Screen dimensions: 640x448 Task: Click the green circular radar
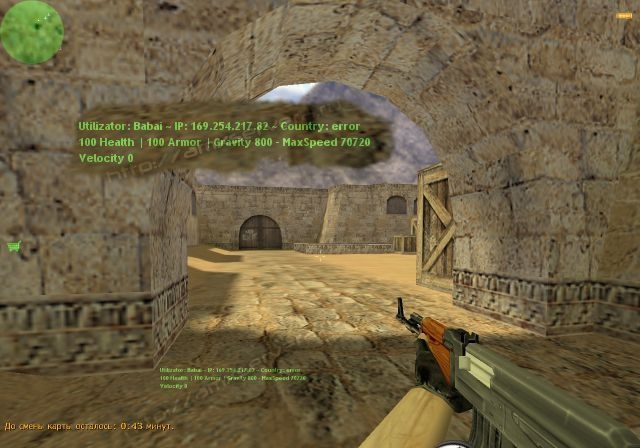(32, 31)
